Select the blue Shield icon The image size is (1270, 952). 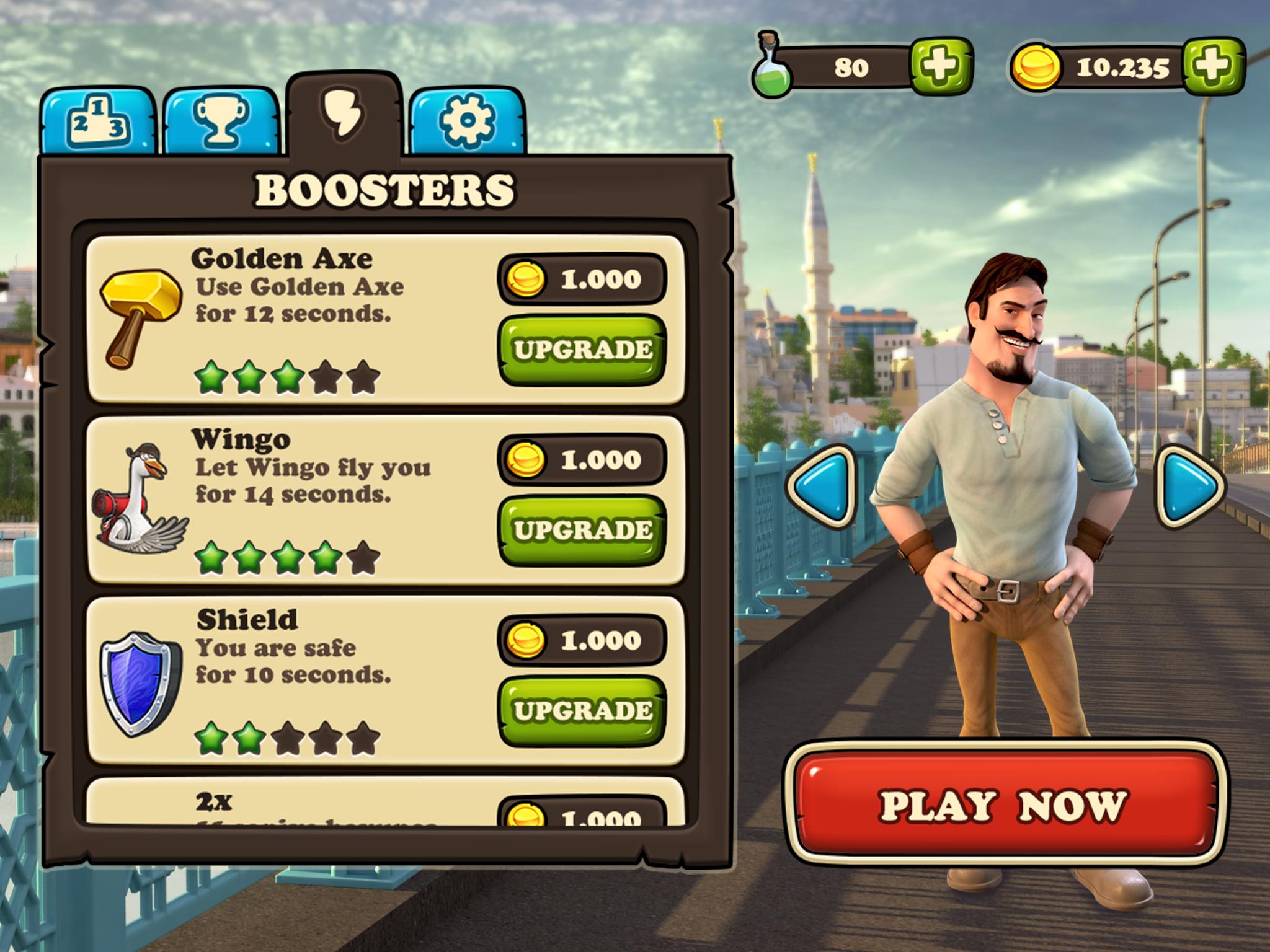[x=141, y=682]
